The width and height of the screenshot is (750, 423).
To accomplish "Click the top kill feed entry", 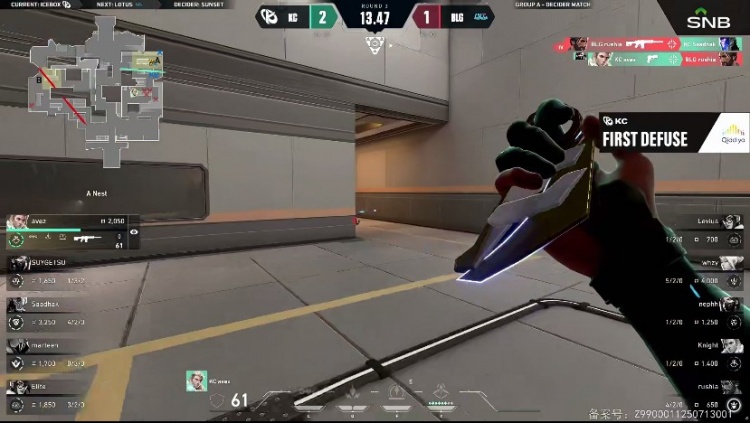I will 657,45.
